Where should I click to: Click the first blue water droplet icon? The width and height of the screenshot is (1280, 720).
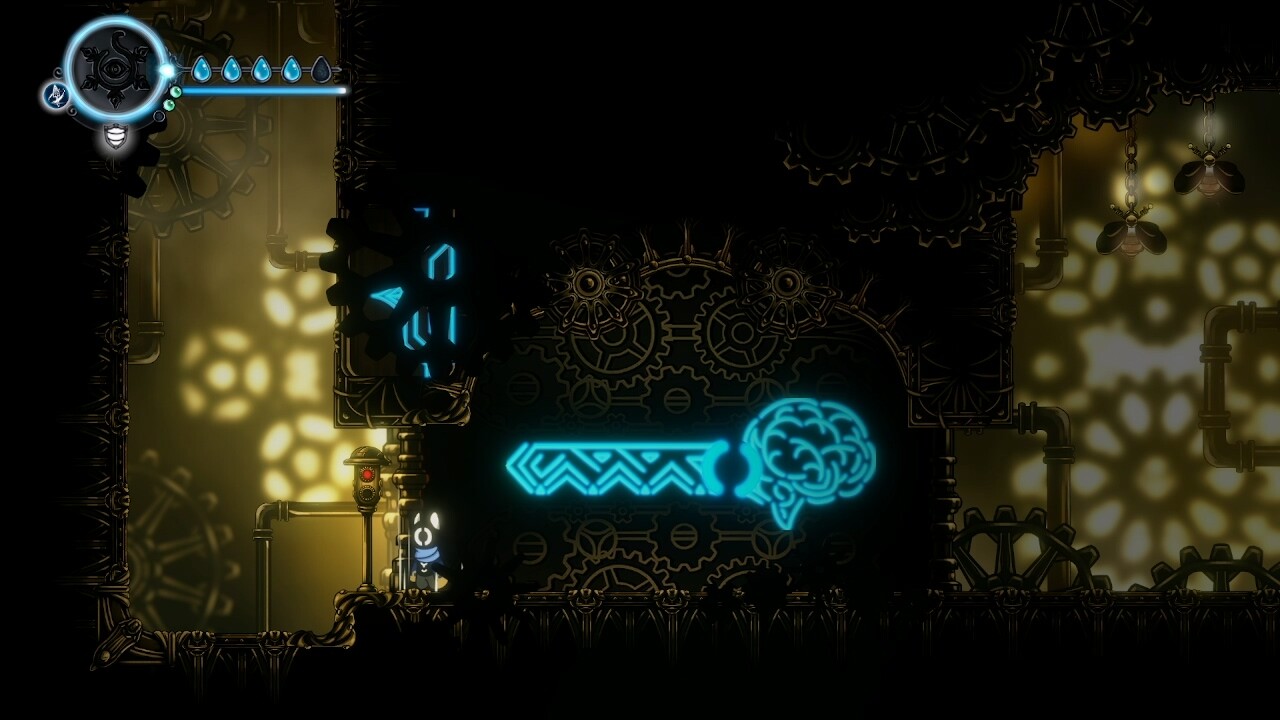(204, 68)
